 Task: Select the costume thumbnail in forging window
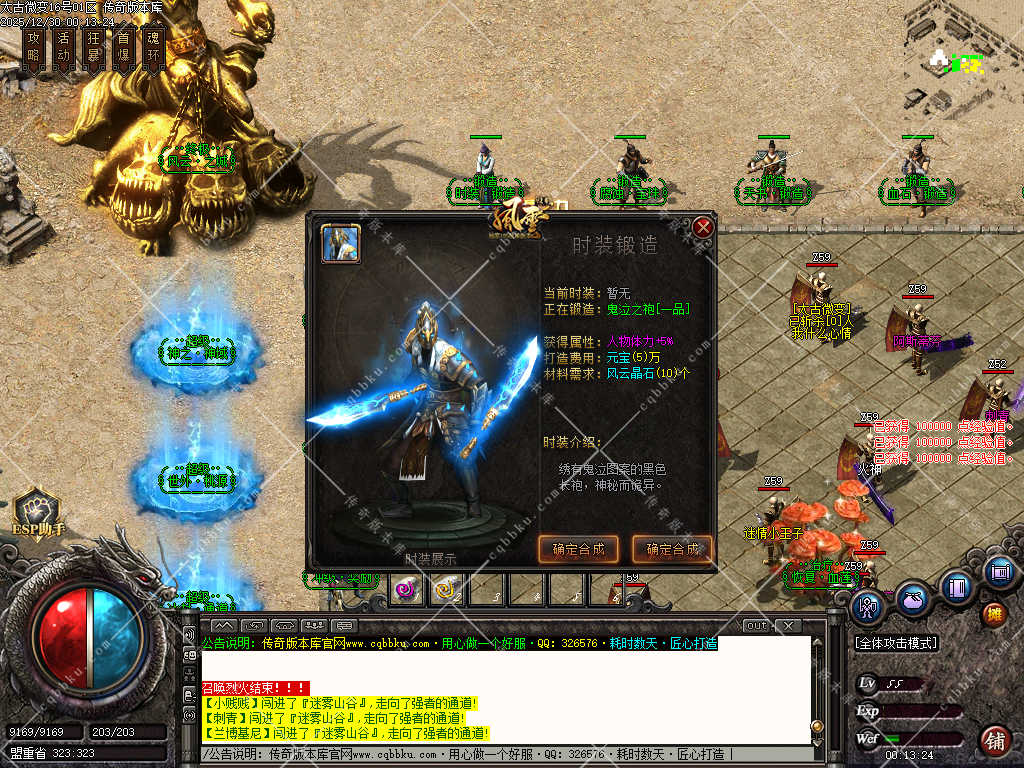coord(341,243)
